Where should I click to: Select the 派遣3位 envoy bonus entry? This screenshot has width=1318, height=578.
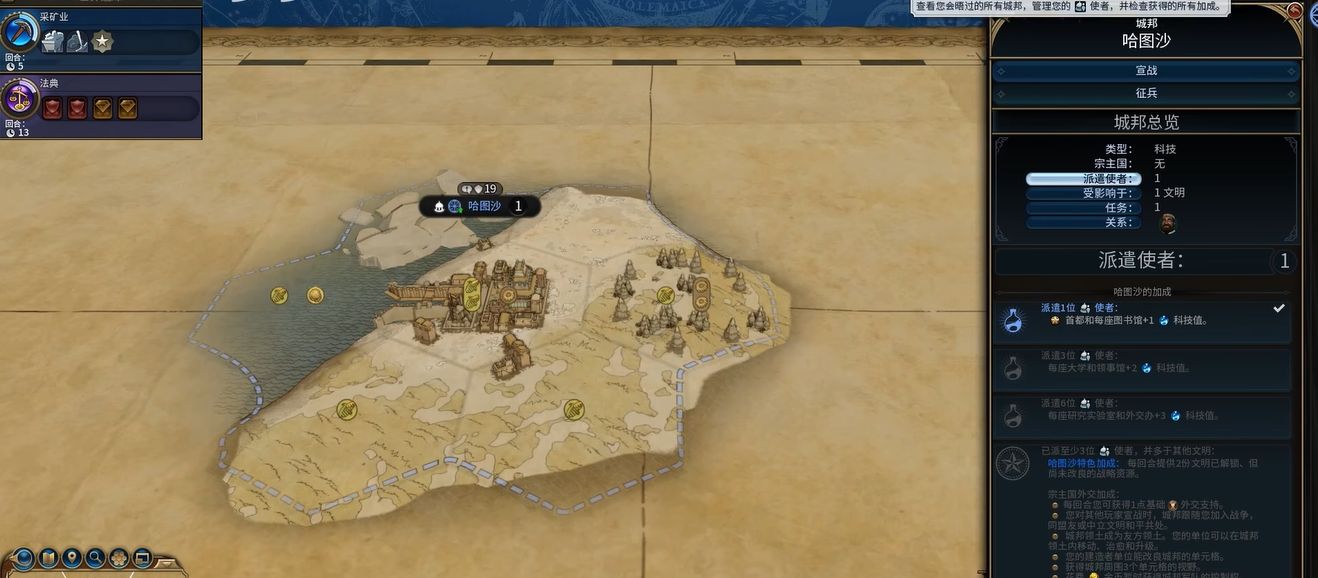[x=1142, y=367]
